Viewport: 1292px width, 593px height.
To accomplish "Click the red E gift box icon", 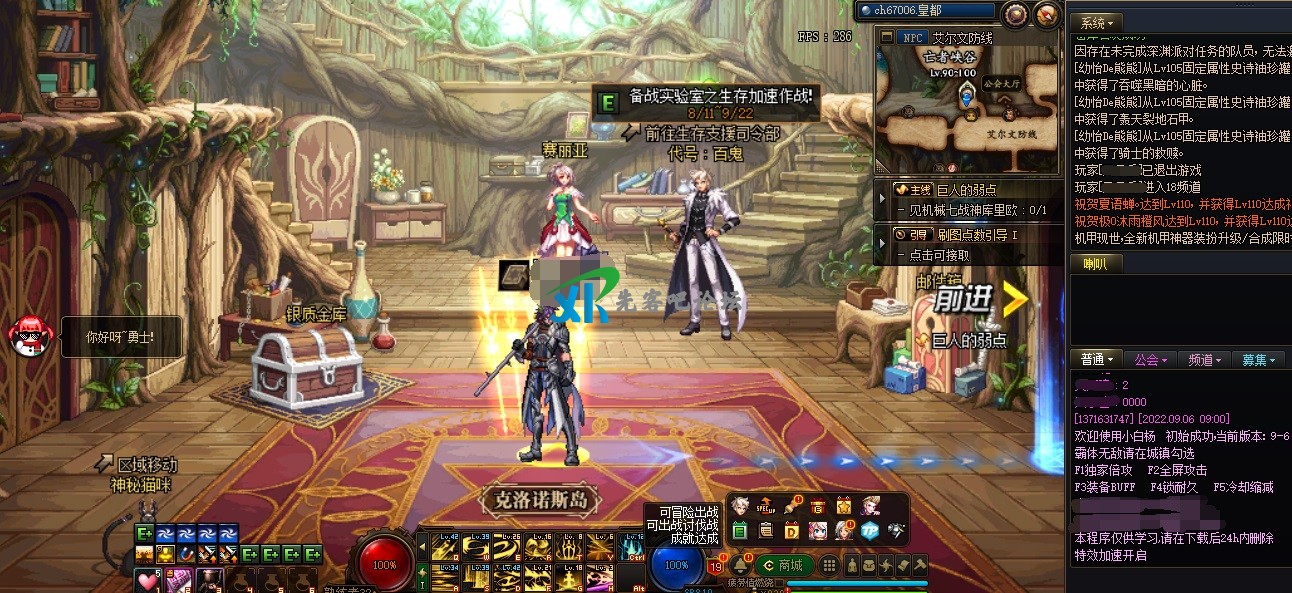I will (818, 506).
